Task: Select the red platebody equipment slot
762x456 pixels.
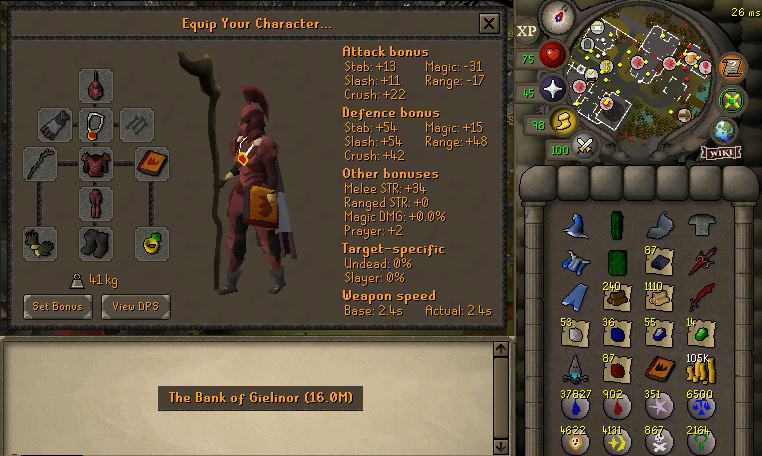Action: point(96,163)
